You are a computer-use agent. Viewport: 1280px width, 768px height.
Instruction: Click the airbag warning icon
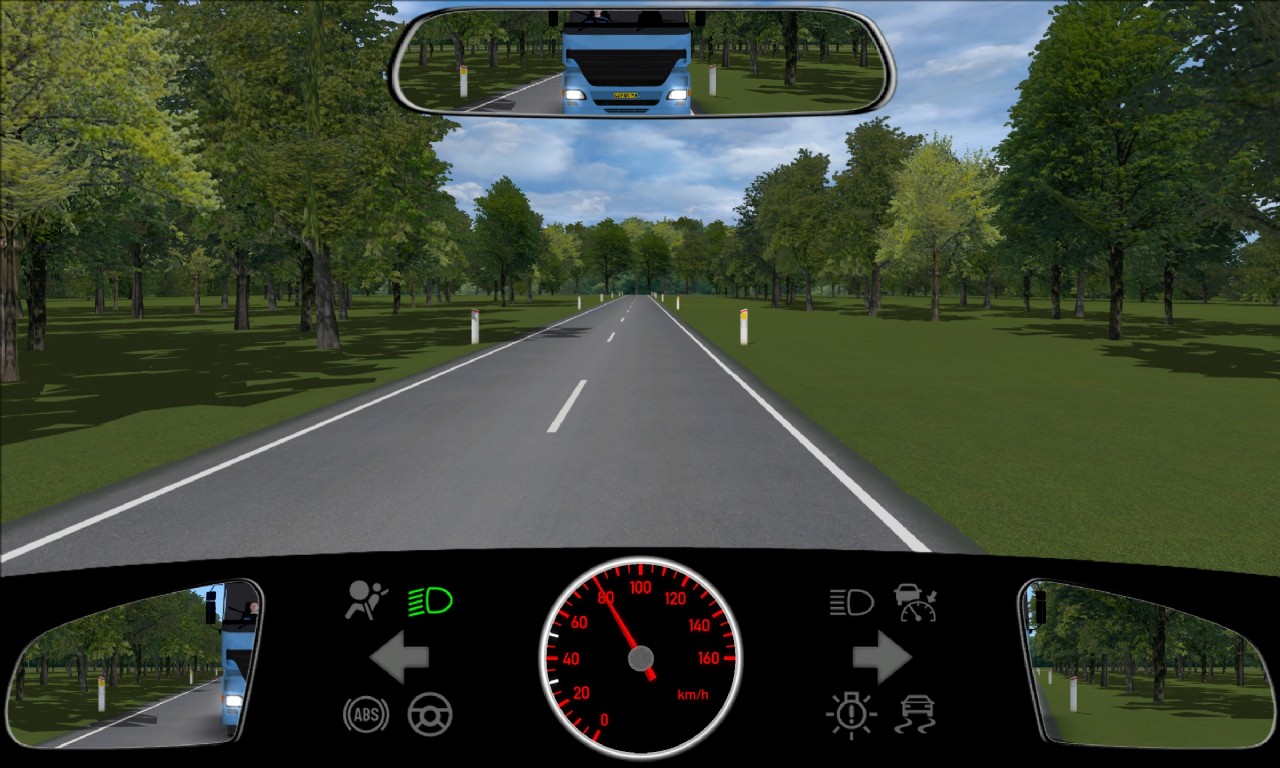click(366, 600)
